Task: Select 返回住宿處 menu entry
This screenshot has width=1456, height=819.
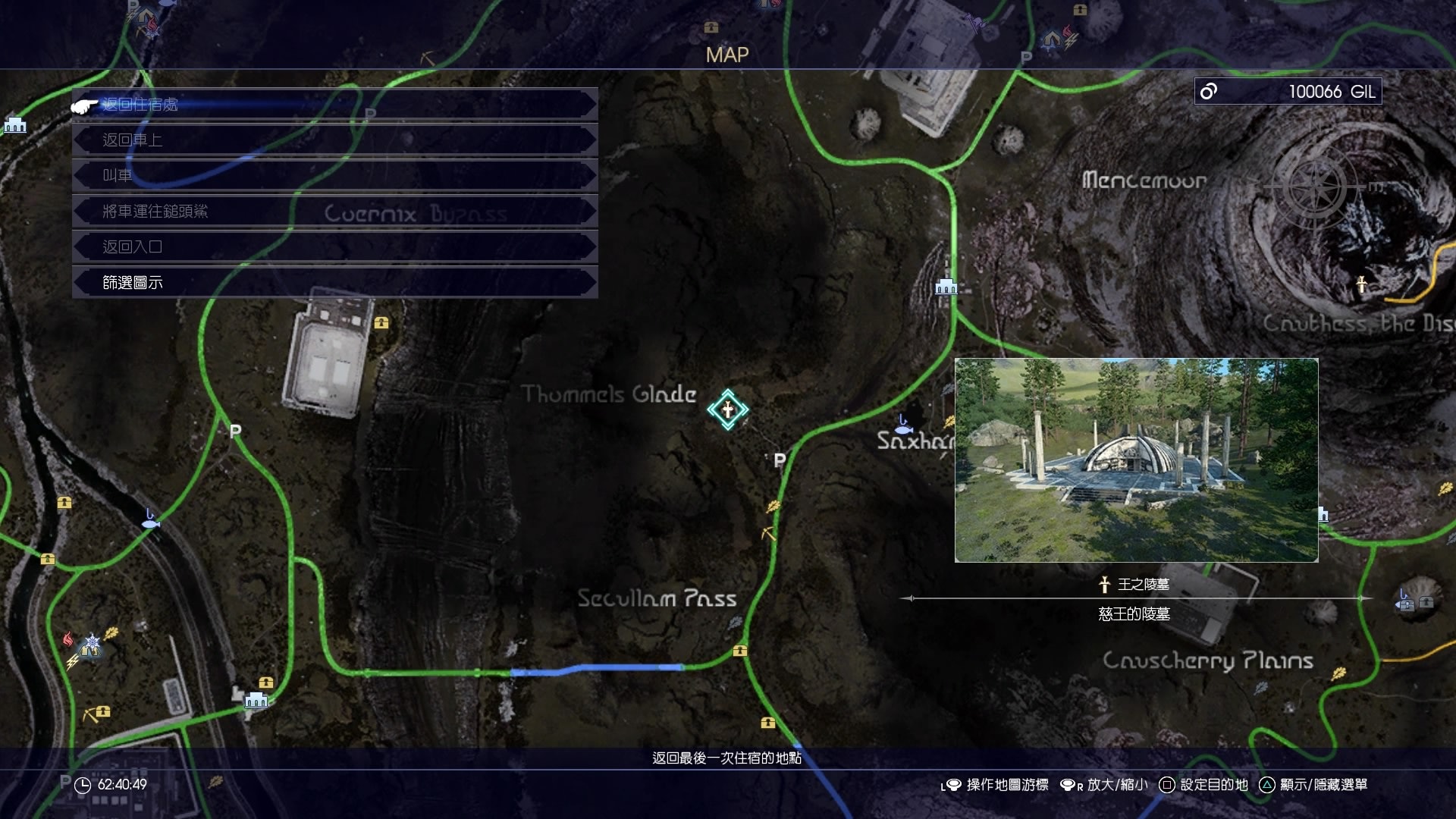Action: click(334, 105)
